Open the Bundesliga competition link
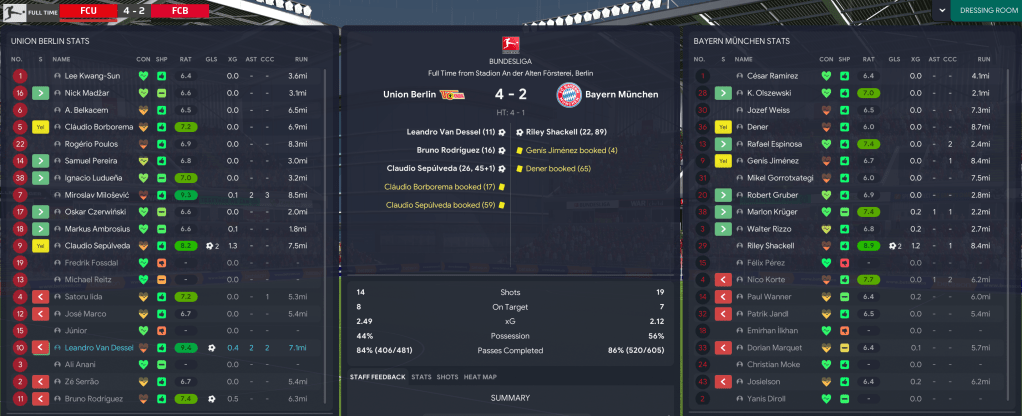Screen dimensions: 1022x416 (510, 61)
